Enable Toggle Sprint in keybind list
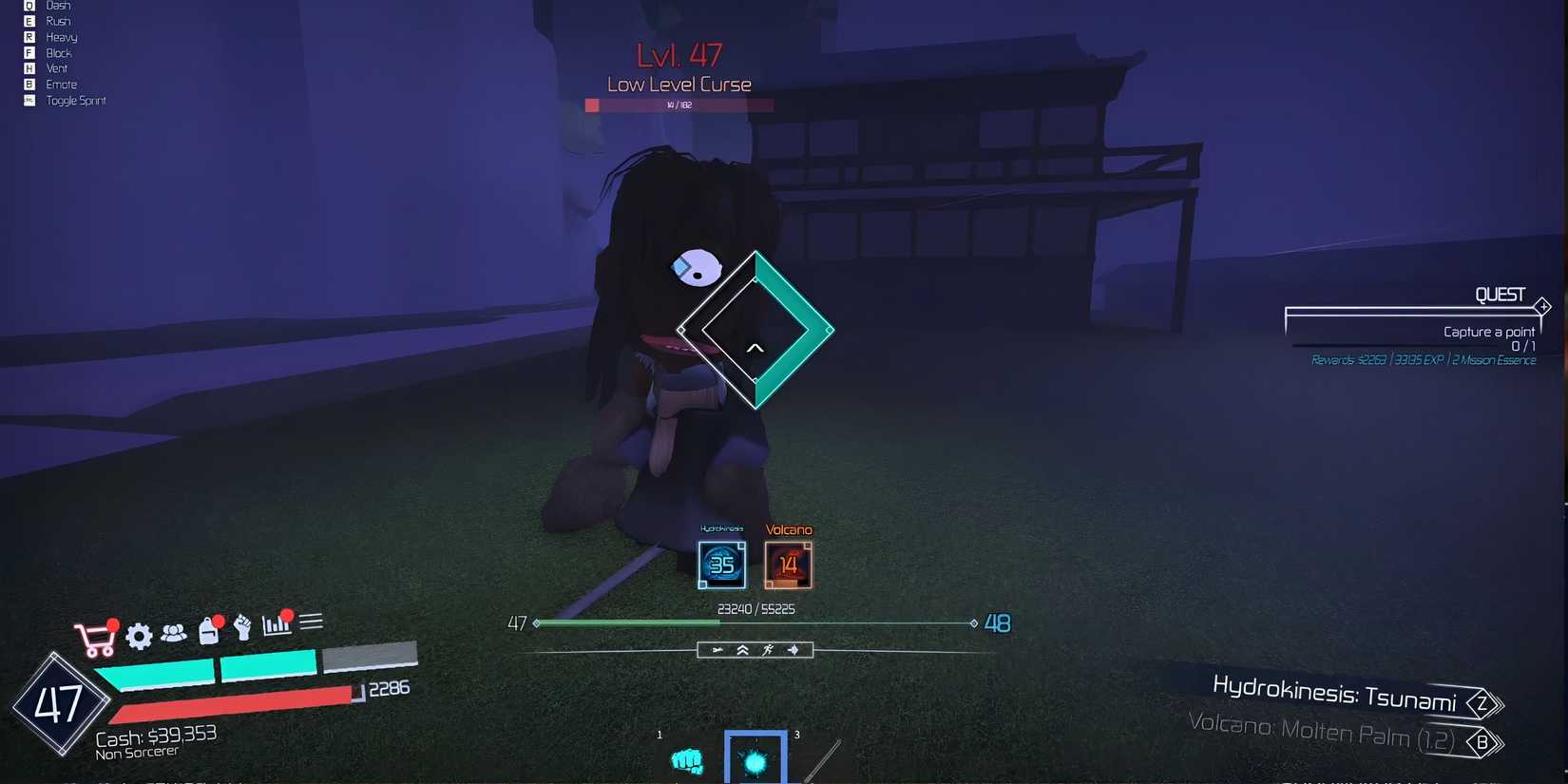The height and width of the screenshot is (784, 1568). (76, 100)
